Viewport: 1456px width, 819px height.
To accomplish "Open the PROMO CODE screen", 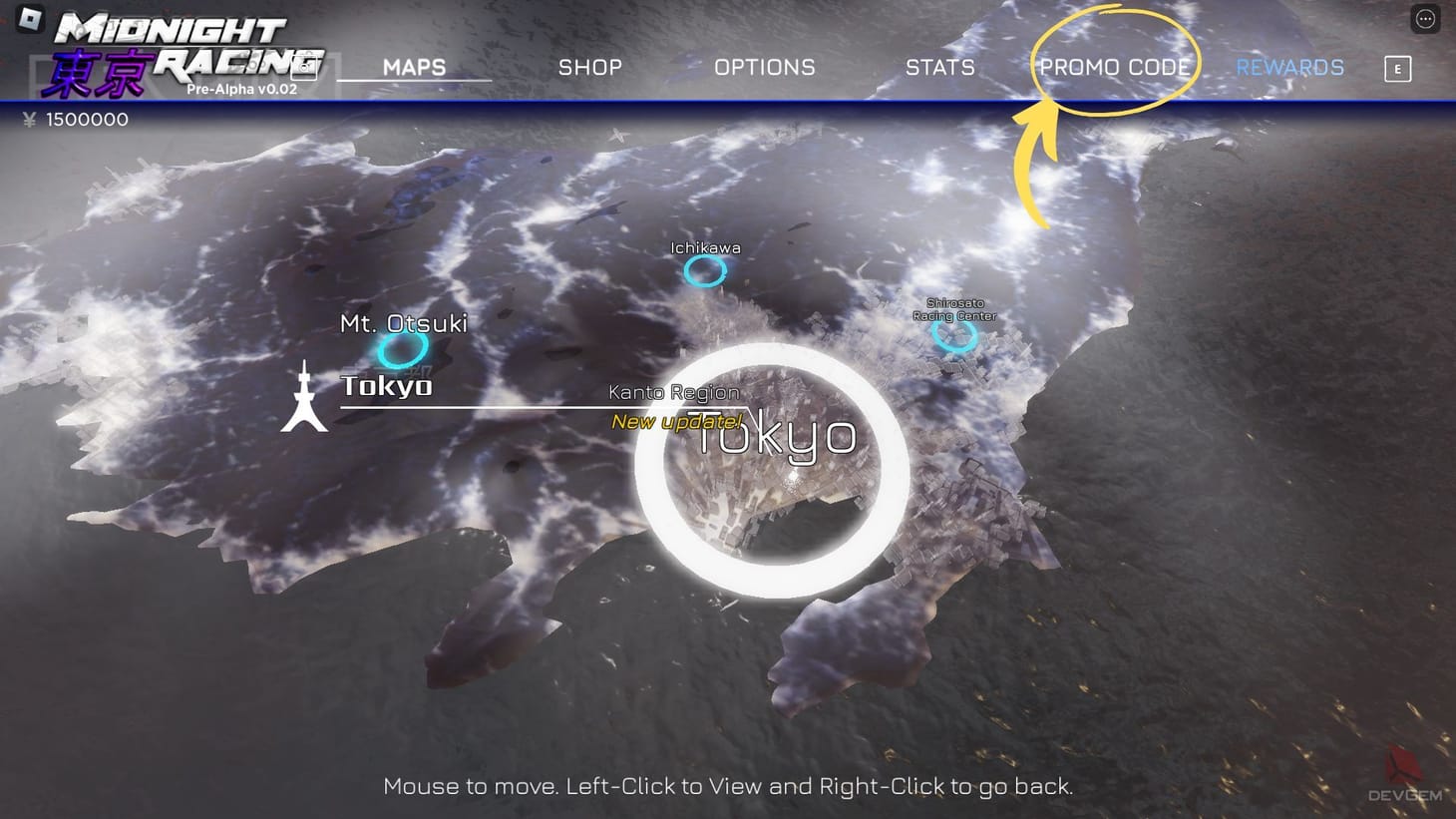I will point(1116,67).
